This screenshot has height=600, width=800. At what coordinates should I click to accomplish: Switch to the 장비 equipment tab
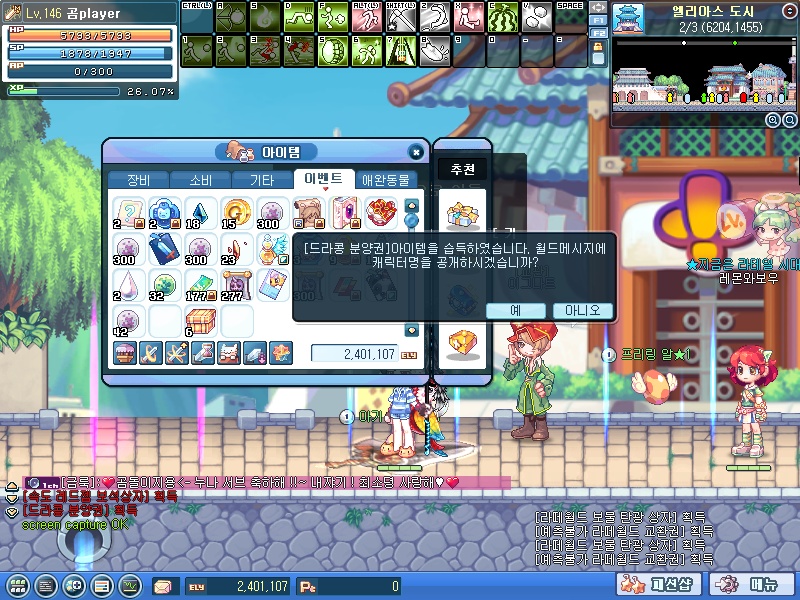coord(137,181)
